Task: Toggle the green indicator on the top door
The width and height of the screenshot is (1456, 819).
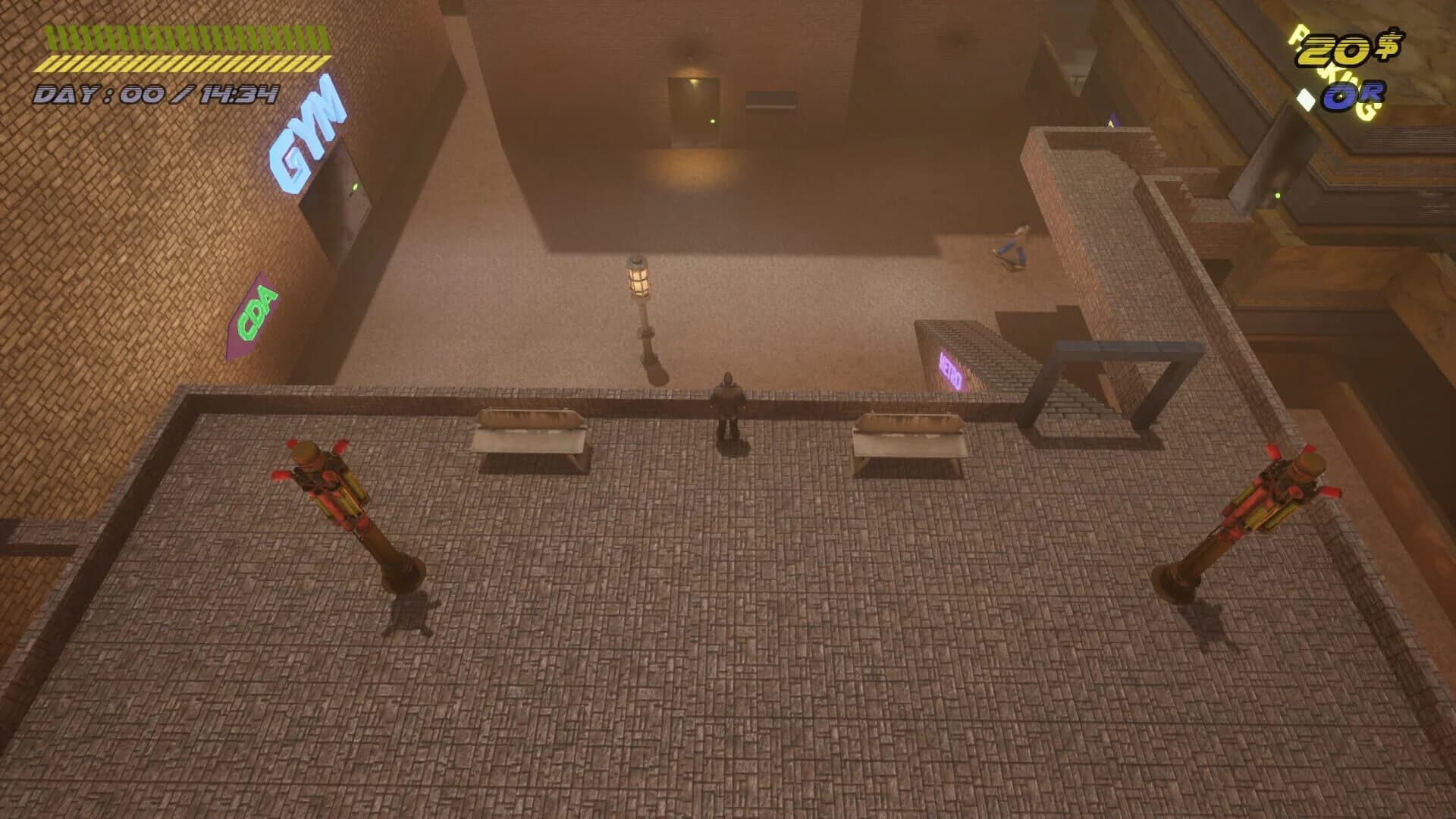Action: (x=713, y=121)
